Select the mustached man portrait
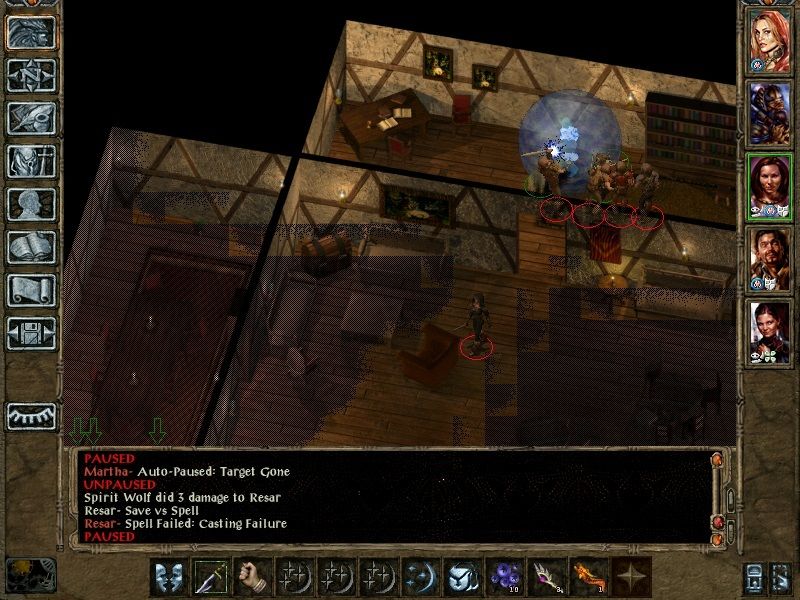 pos(770,259)
